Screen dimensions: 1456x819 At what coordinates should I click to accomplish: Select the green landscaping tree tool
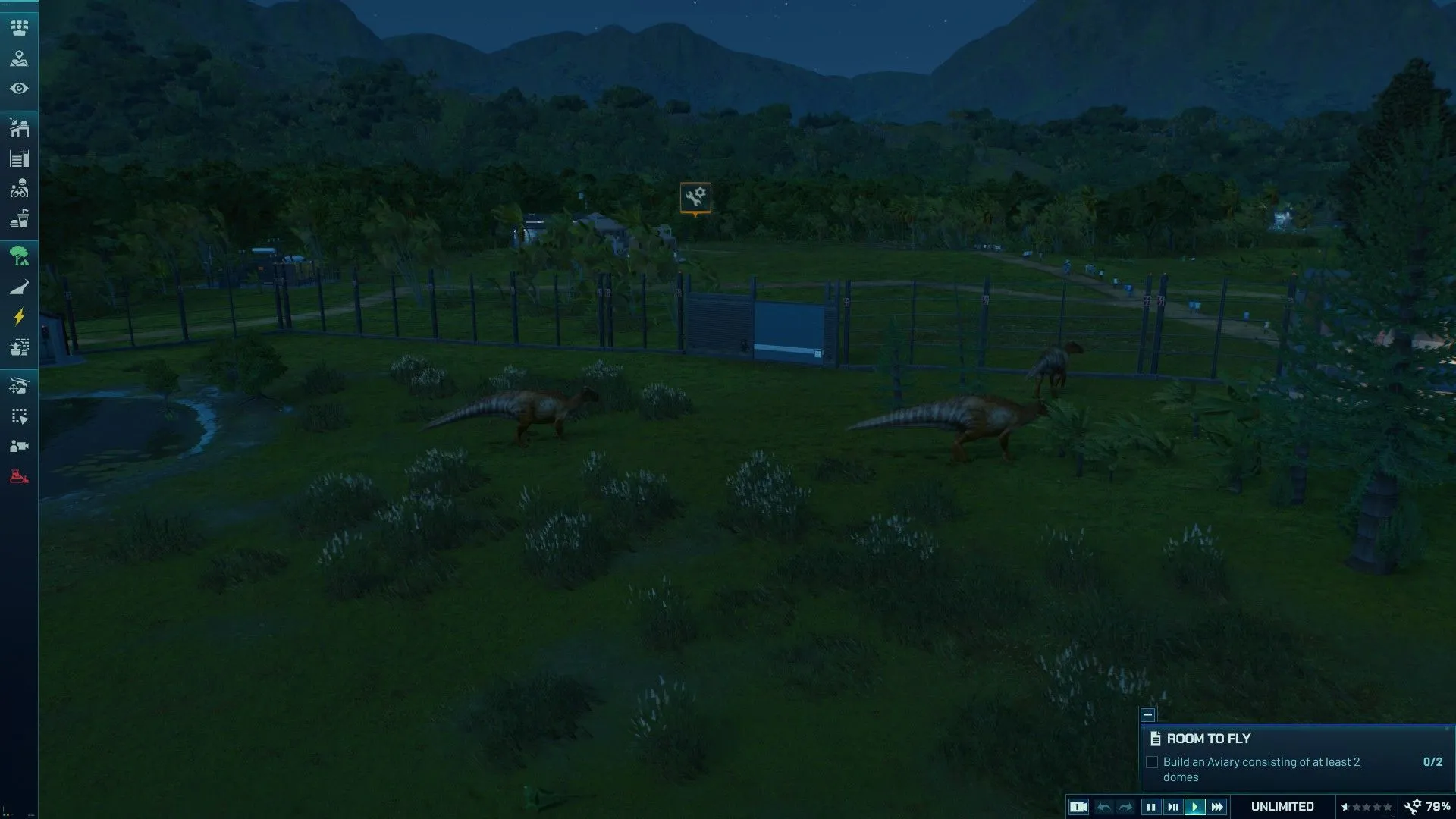point(19,257)
